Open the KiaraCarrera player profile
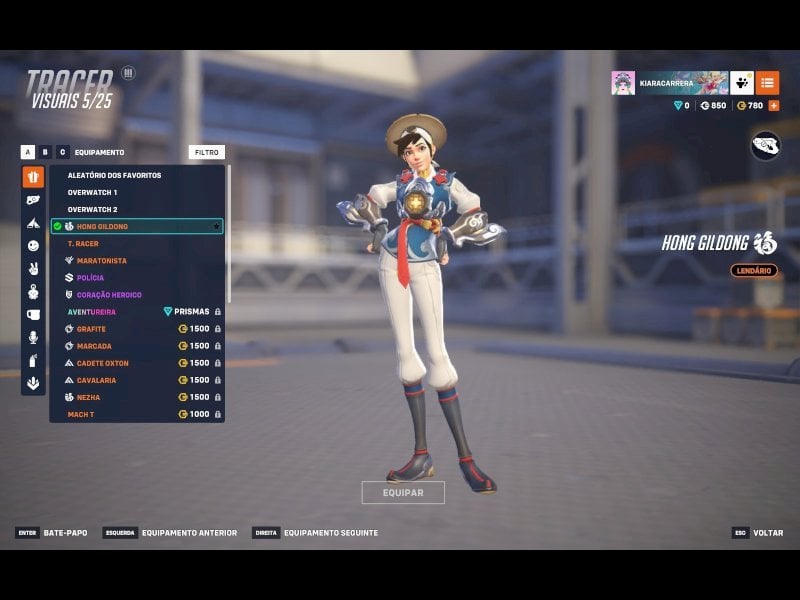This screenshot has width=800, height=600. pos(670,83)
